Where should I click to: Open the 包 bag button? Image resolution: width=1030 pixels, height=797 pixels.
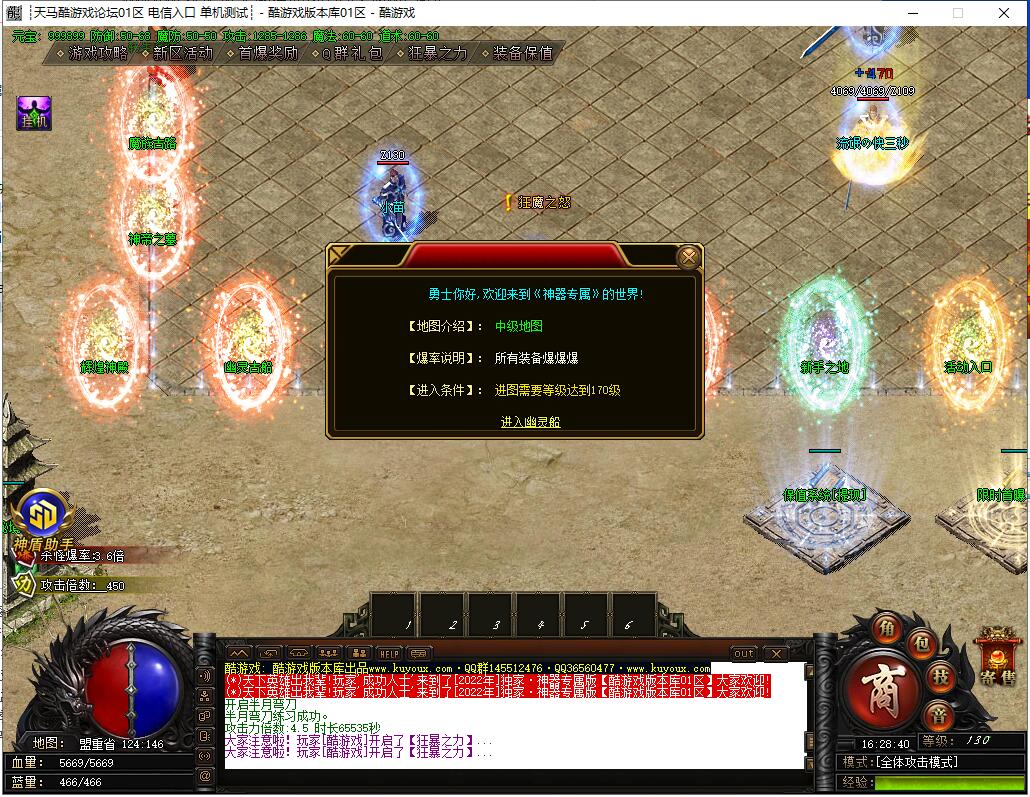click(922, 641)
